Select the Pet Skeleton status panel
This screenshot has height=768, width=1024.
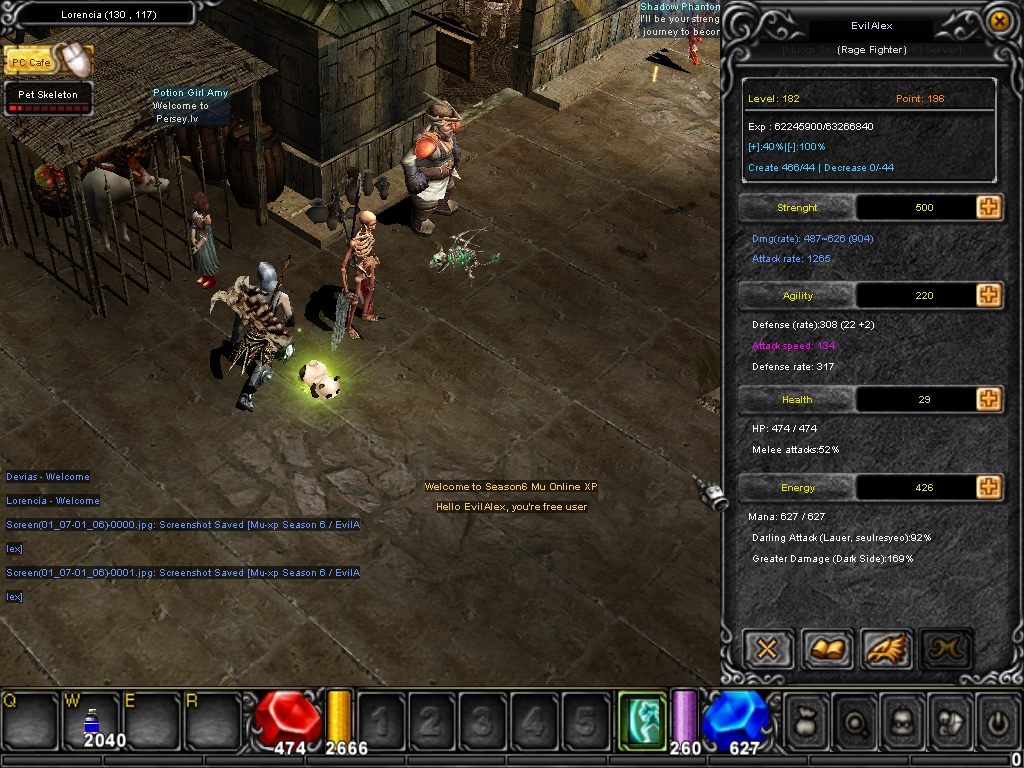click(48, 98)
